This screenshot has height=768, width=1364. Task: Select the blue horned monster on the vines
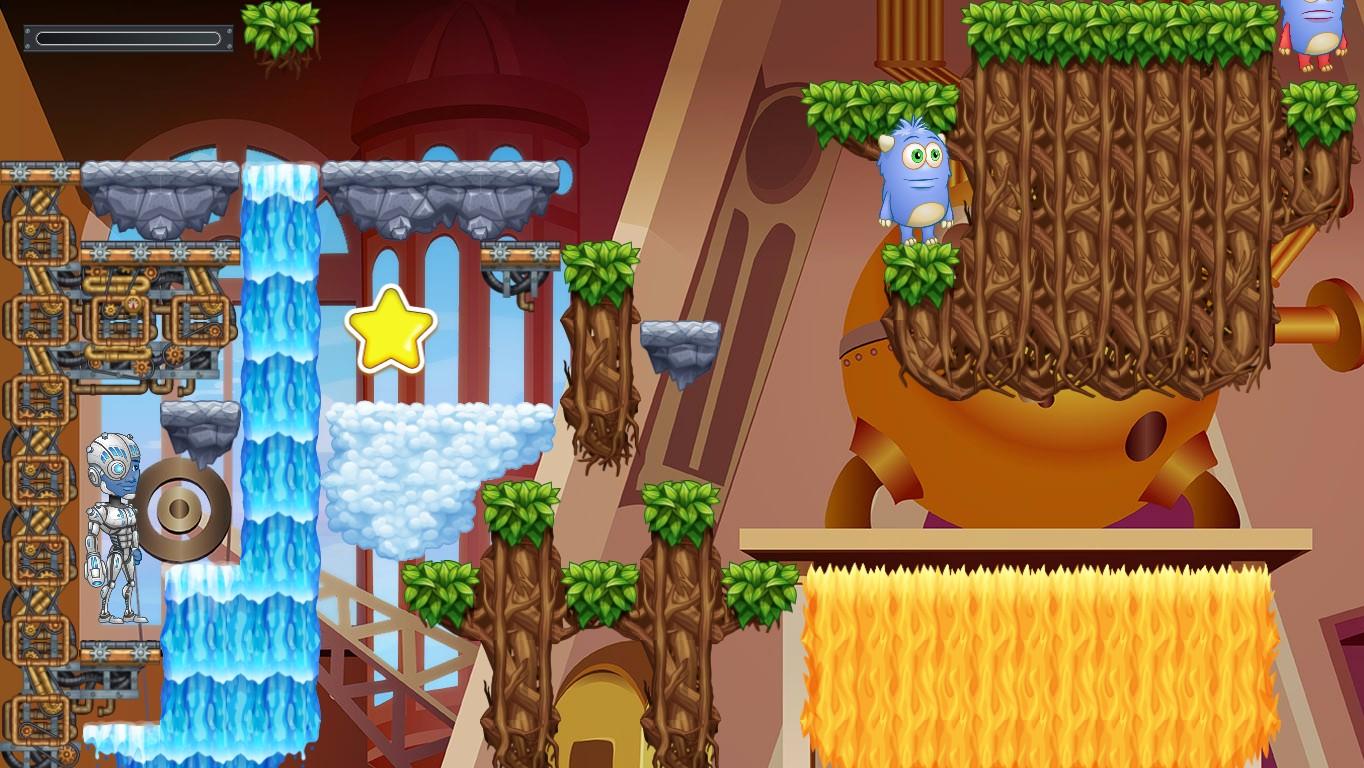[x=916, y=180]
